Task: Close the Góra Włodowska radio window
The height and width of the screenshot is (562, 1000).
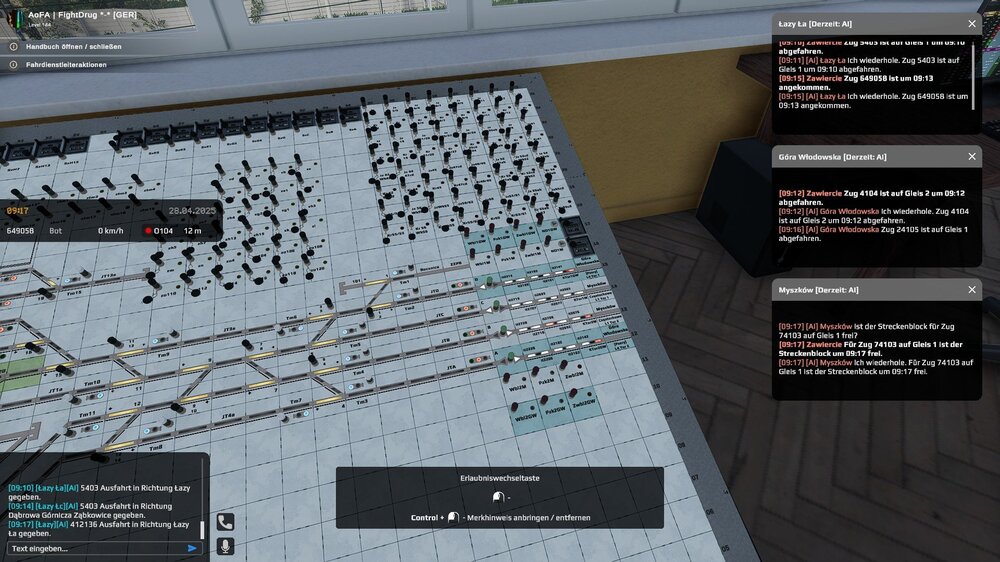Action: click(x=972, y=157)
